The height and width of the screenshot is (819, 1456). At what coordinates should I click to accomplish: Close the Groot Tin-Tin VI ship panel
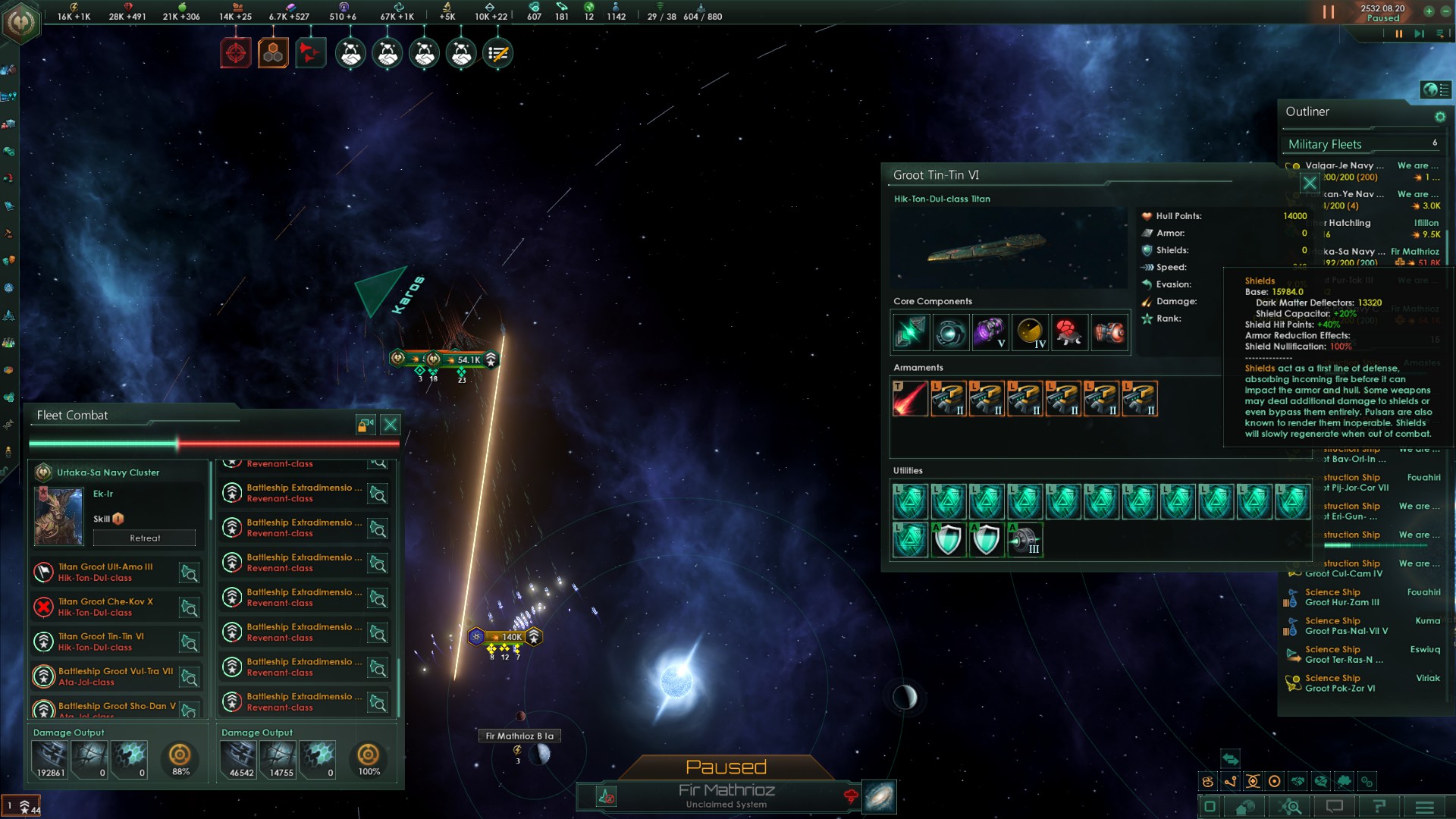[1310, 183]
